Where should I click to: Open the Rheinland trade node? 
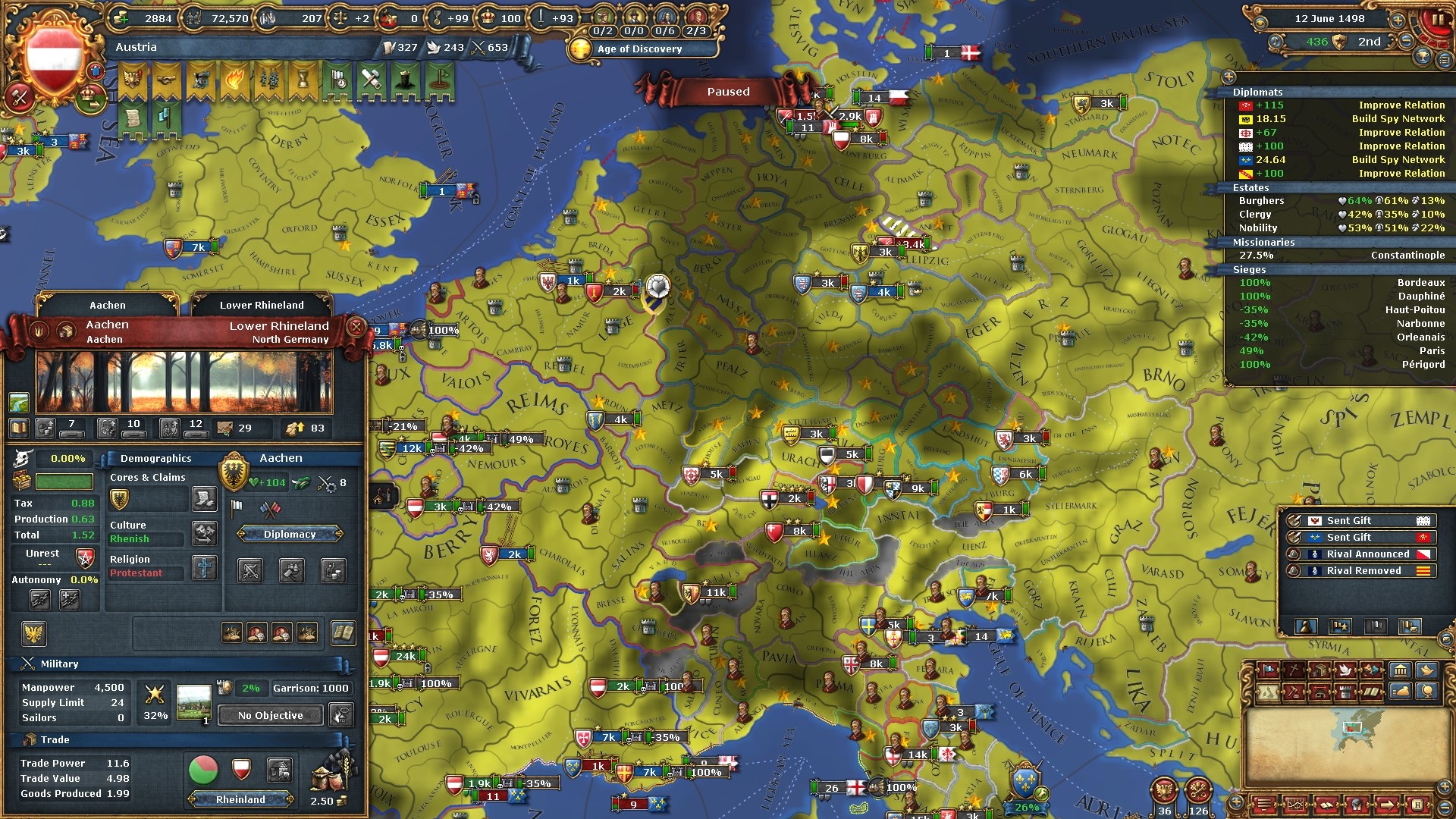click(240, 799)
